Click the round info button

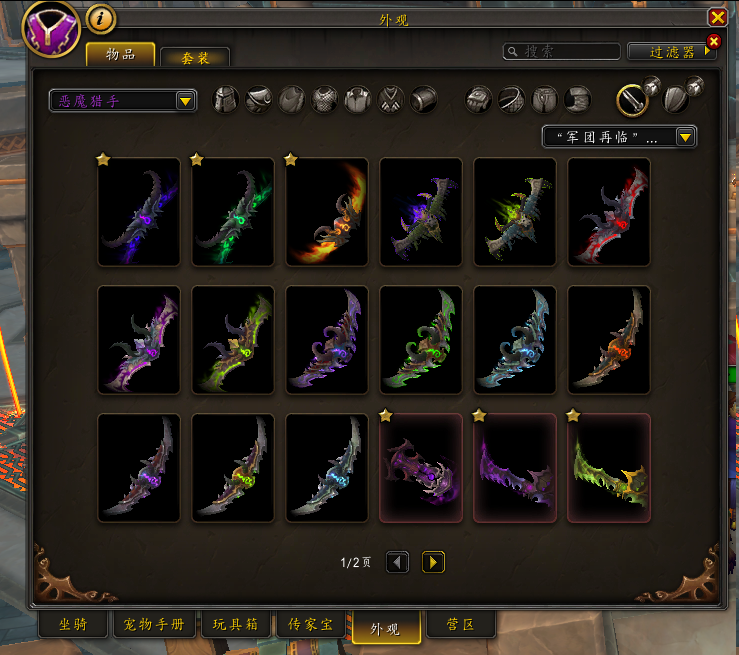point(100,17)
